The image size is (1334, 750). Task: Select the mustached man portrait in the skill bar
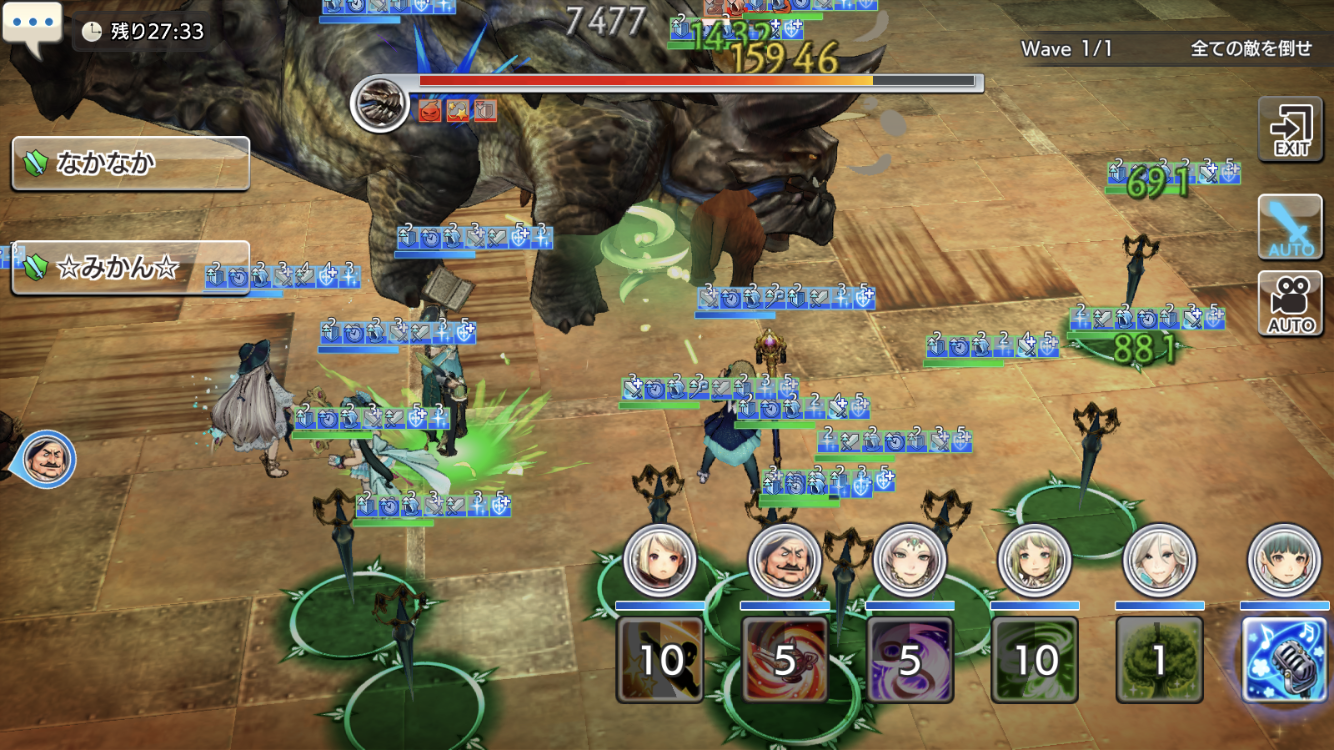click(785, 560)
